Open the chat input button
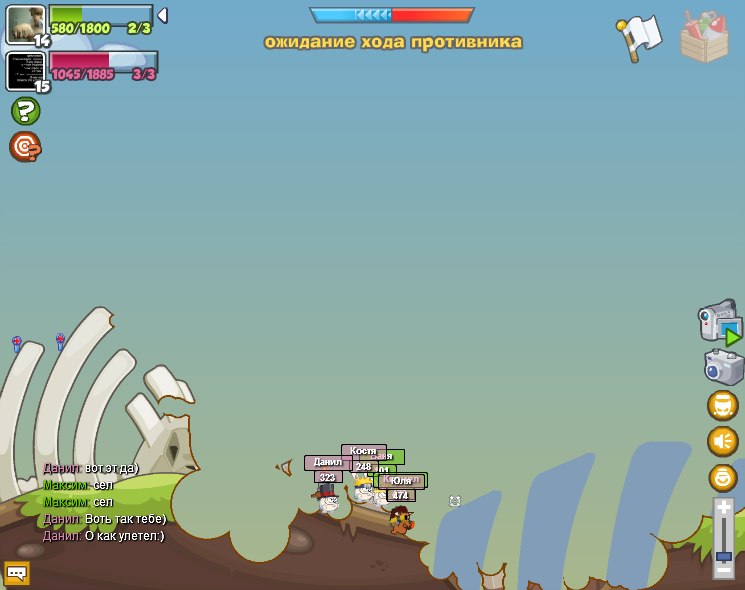The height and width of the screenshot is (590, 745). click(x=17, y=573)
